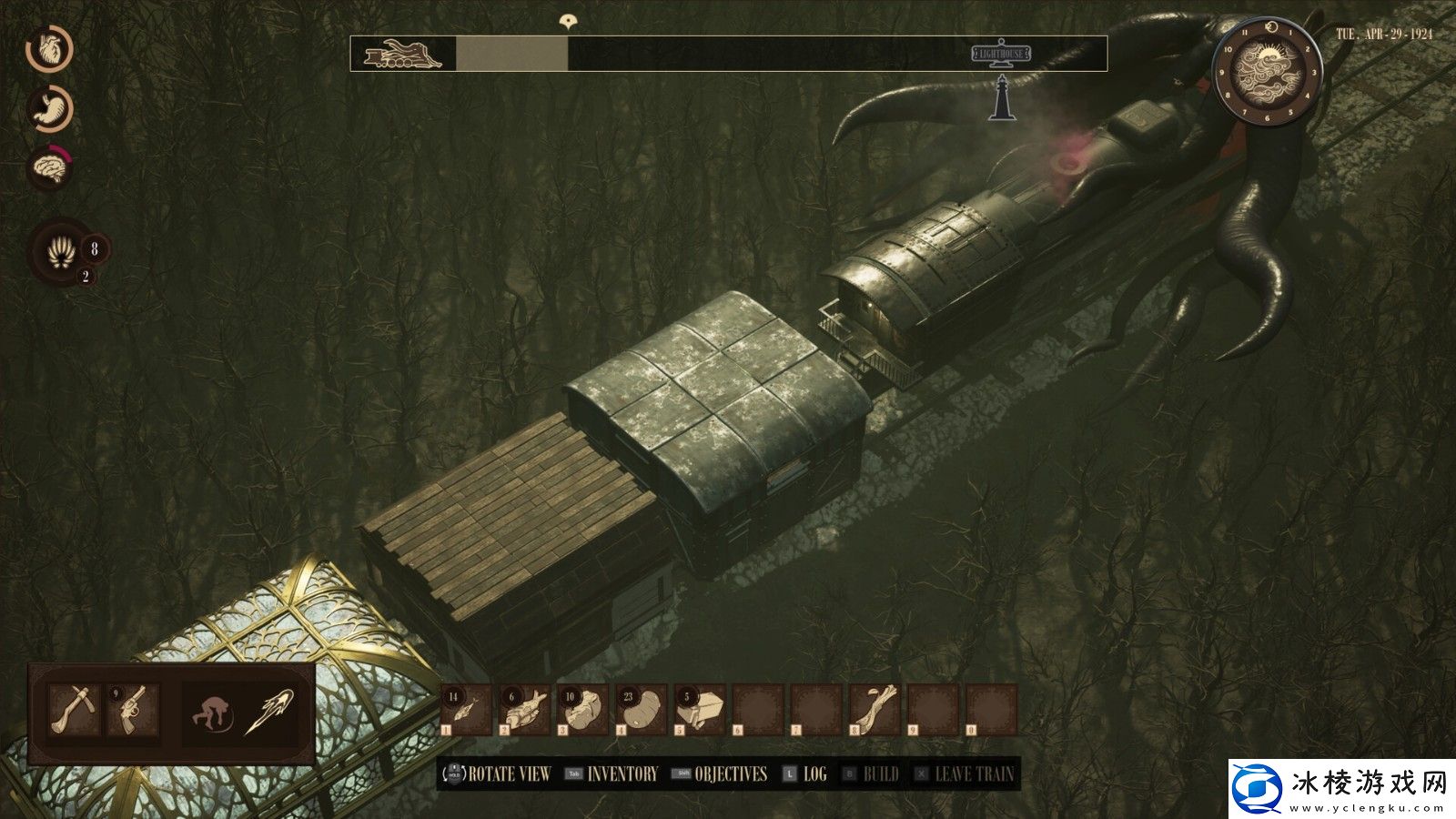Image resolution: width=1456 pixels, height=819 pixels.
Task: Activate the flaming comet ability icon
Action: [269, 711]
